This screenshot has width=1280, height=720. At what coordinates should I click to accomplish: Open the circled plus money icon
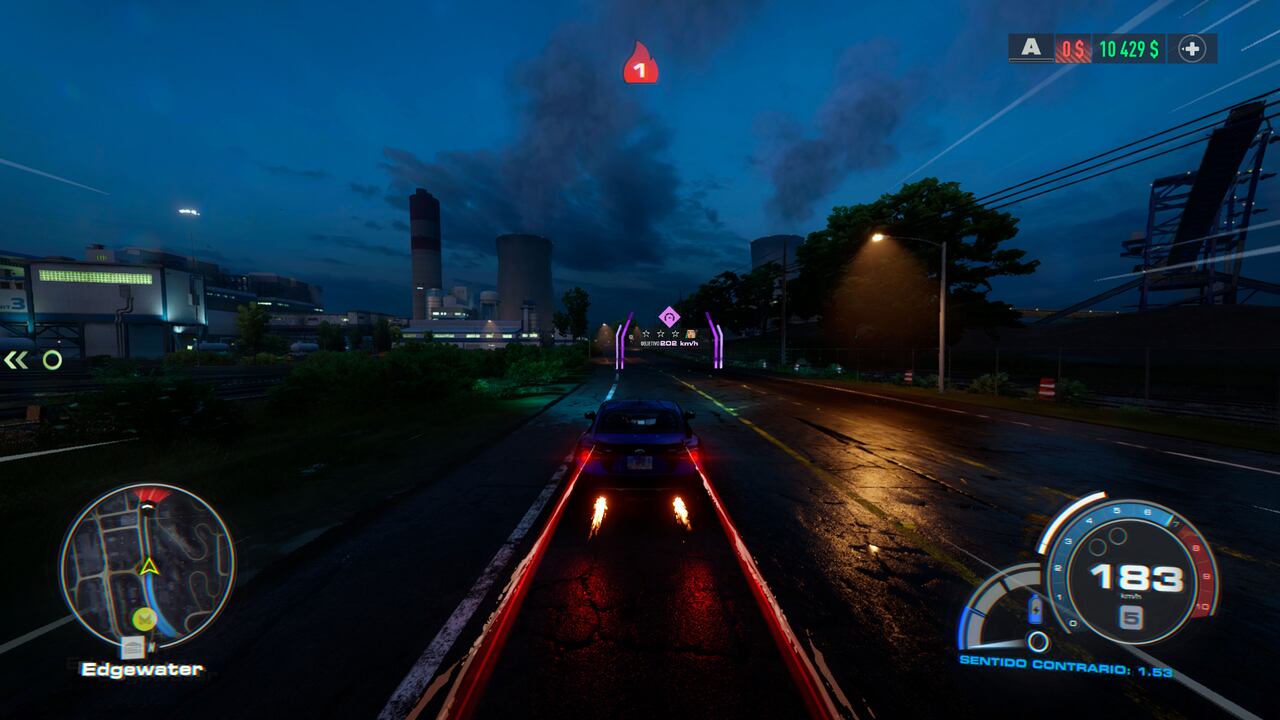[x=1193, y=47]
